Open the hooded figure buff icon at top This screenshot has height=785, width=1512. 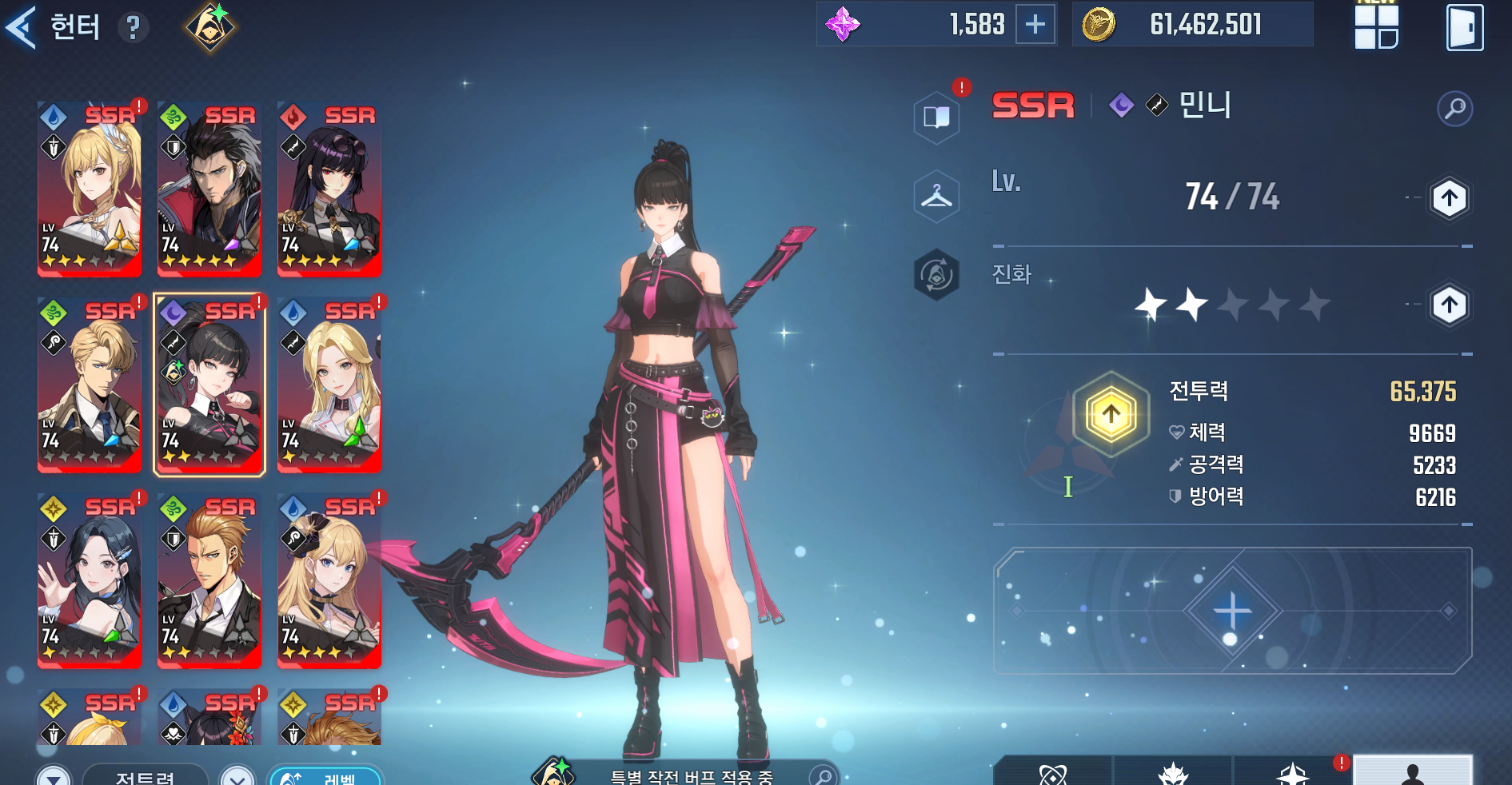tap(210, 27)
